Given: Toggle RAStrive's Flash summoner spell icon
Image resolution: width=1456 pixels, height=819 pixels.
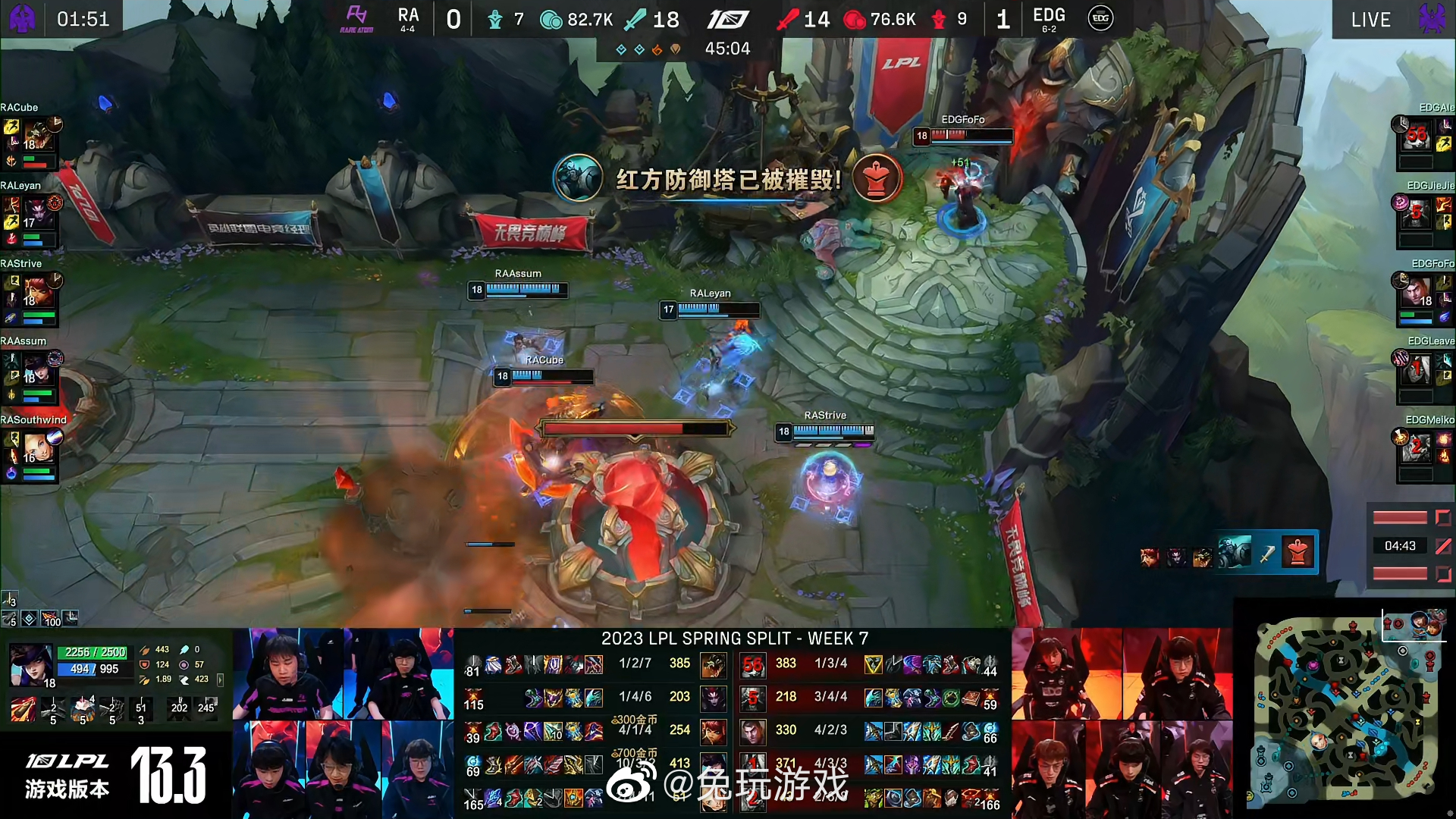Looking at the screenshot, I should pos(13,282).
